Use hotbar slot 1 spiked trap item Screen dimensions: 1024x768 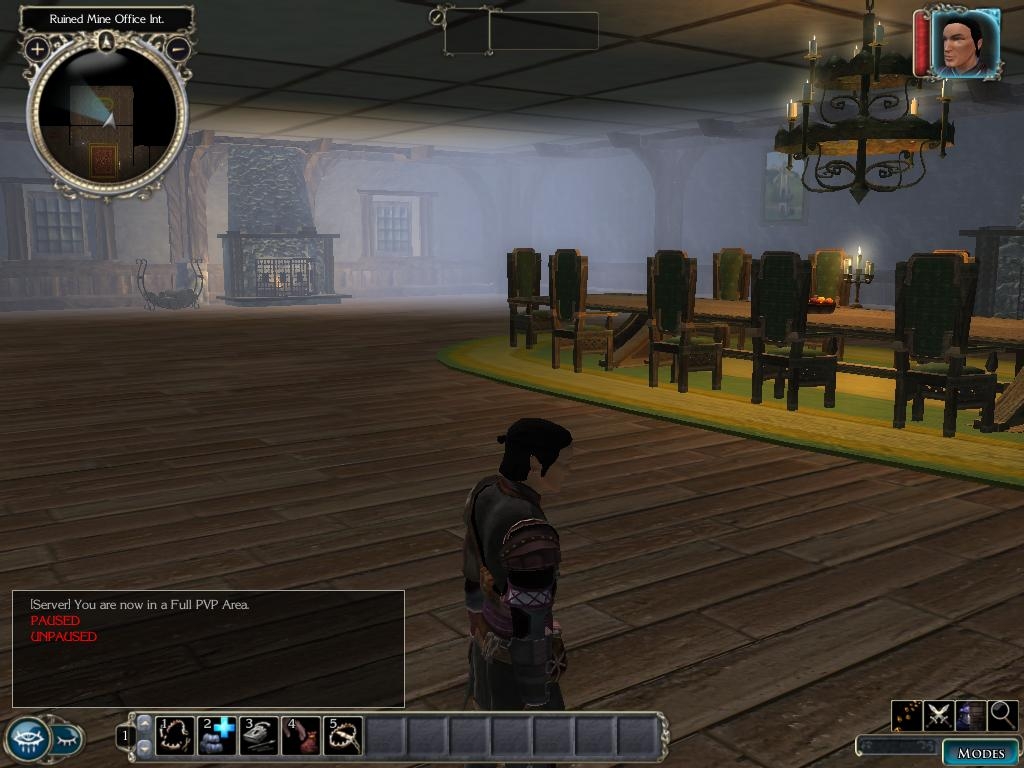pos(175,736)
